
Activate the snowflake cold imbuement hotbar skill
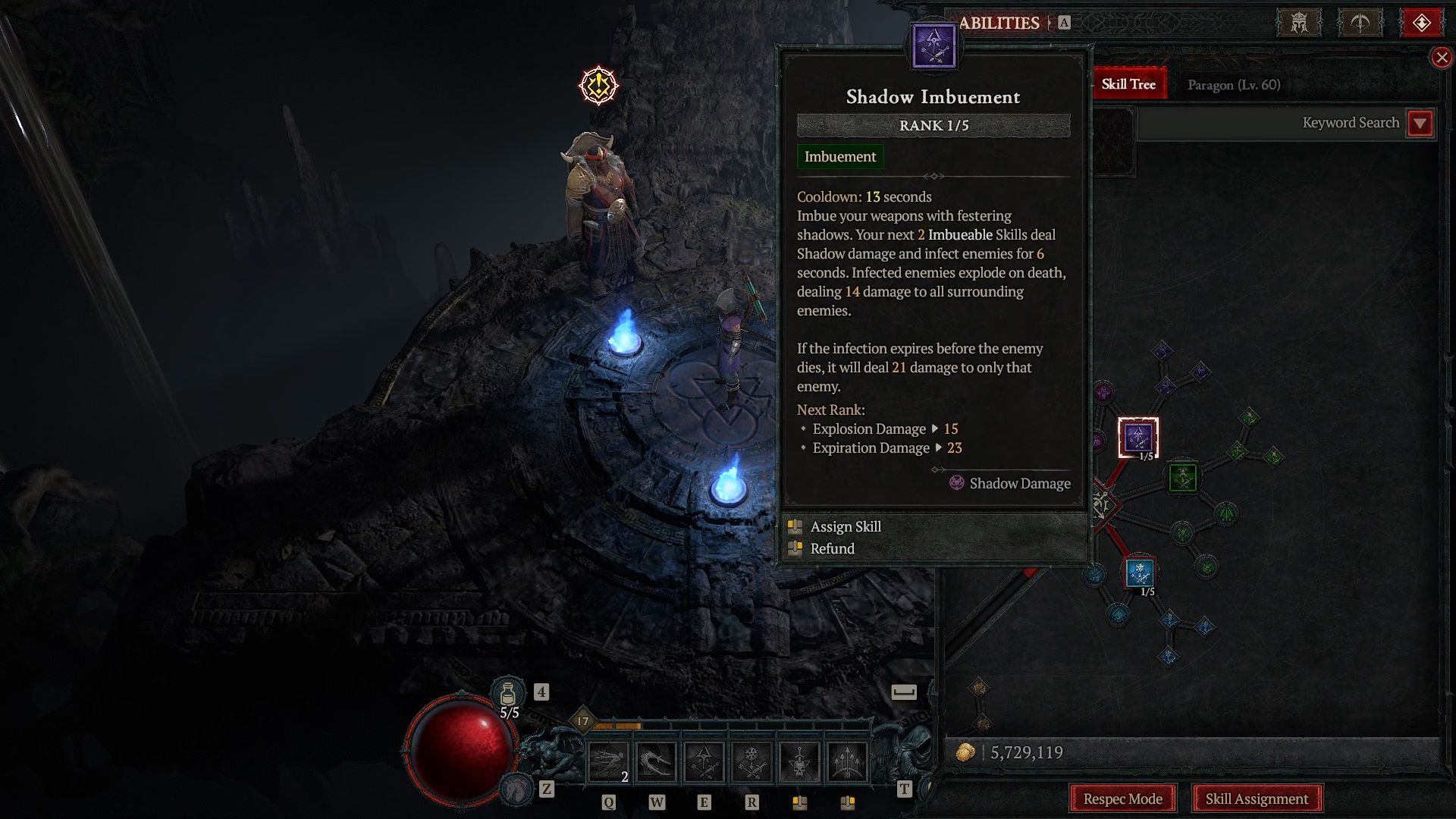(x=752, y=762)
